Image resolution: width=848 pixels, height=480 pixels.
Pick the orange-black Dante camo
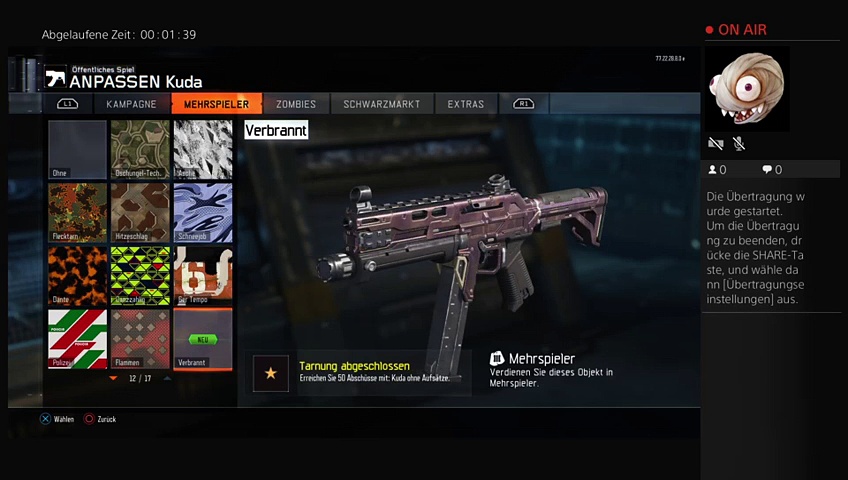[x=77, y=275]
